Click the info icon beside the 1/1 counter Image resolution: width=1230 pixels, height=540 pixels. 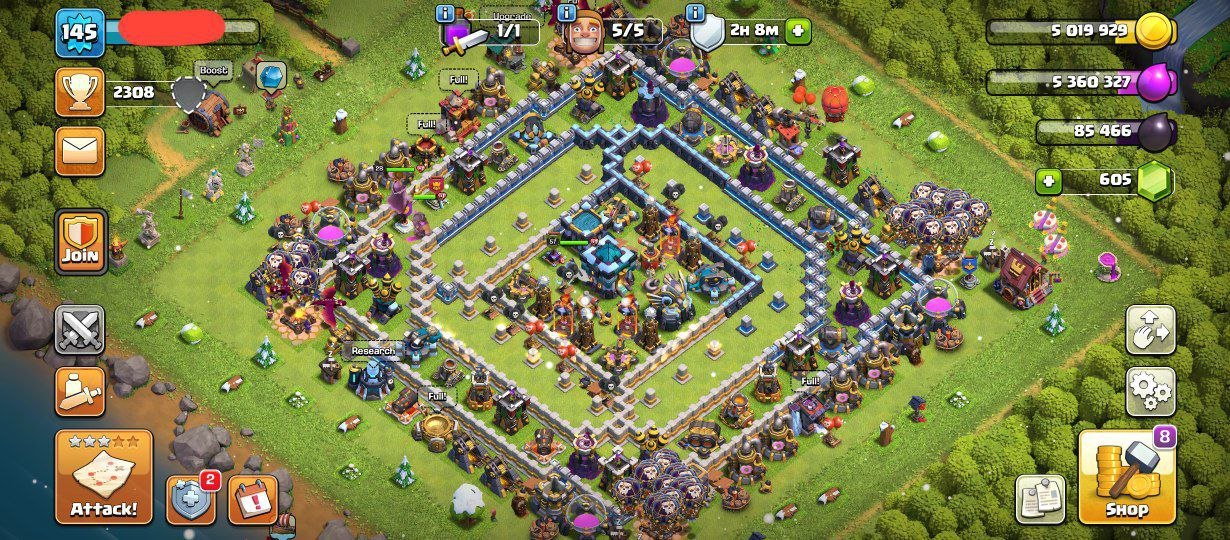pos(446,13)
